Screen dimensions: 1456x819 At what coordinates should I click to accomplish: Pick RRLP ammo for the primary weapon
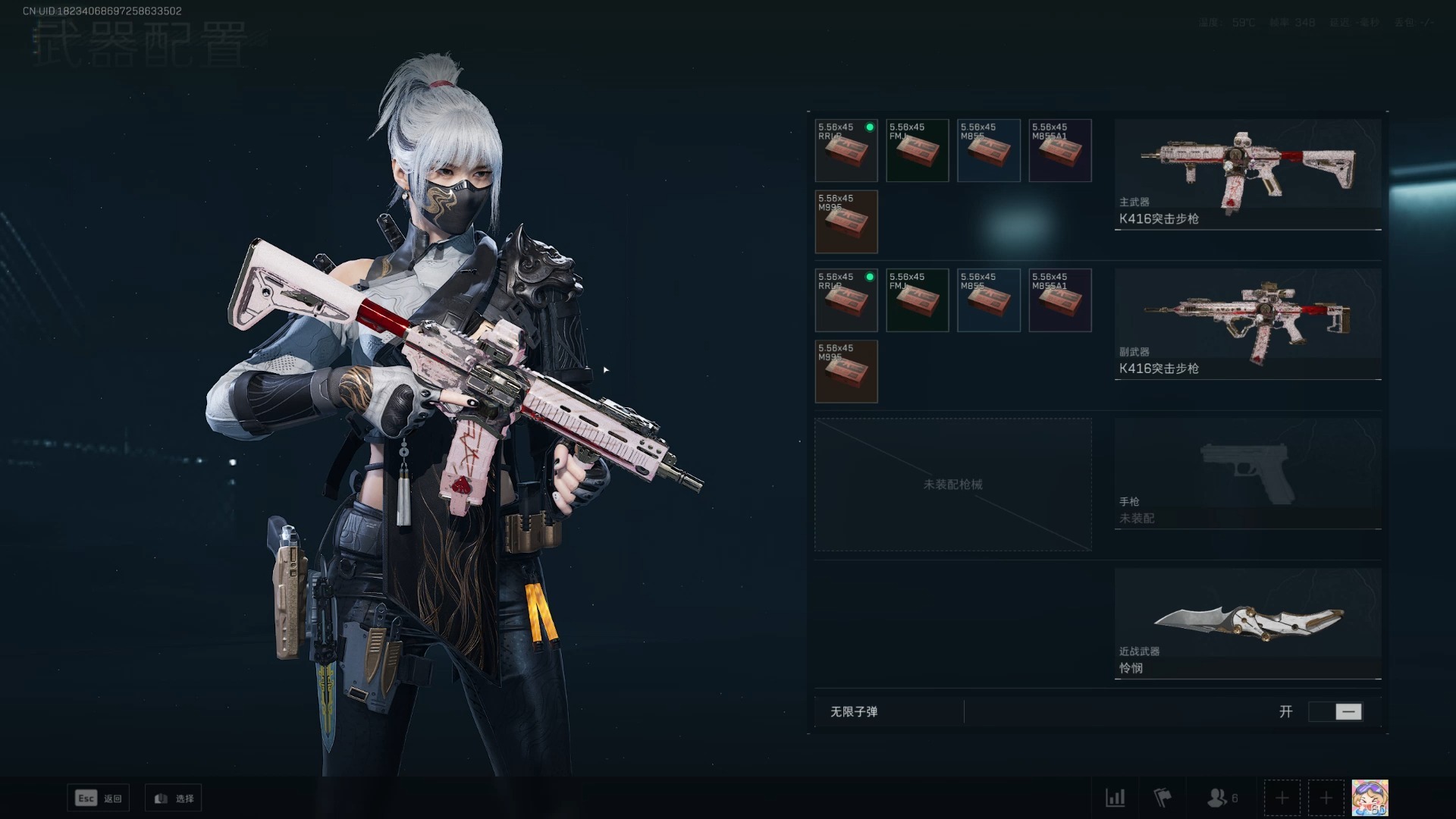pyautogui.click(x=846, y=150)
